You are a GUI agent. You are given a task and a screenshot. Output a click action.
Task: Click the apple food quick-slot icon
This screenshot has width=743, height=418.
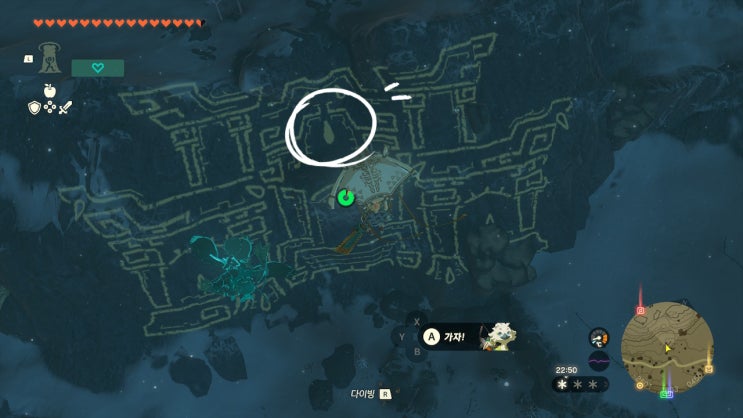49,90
